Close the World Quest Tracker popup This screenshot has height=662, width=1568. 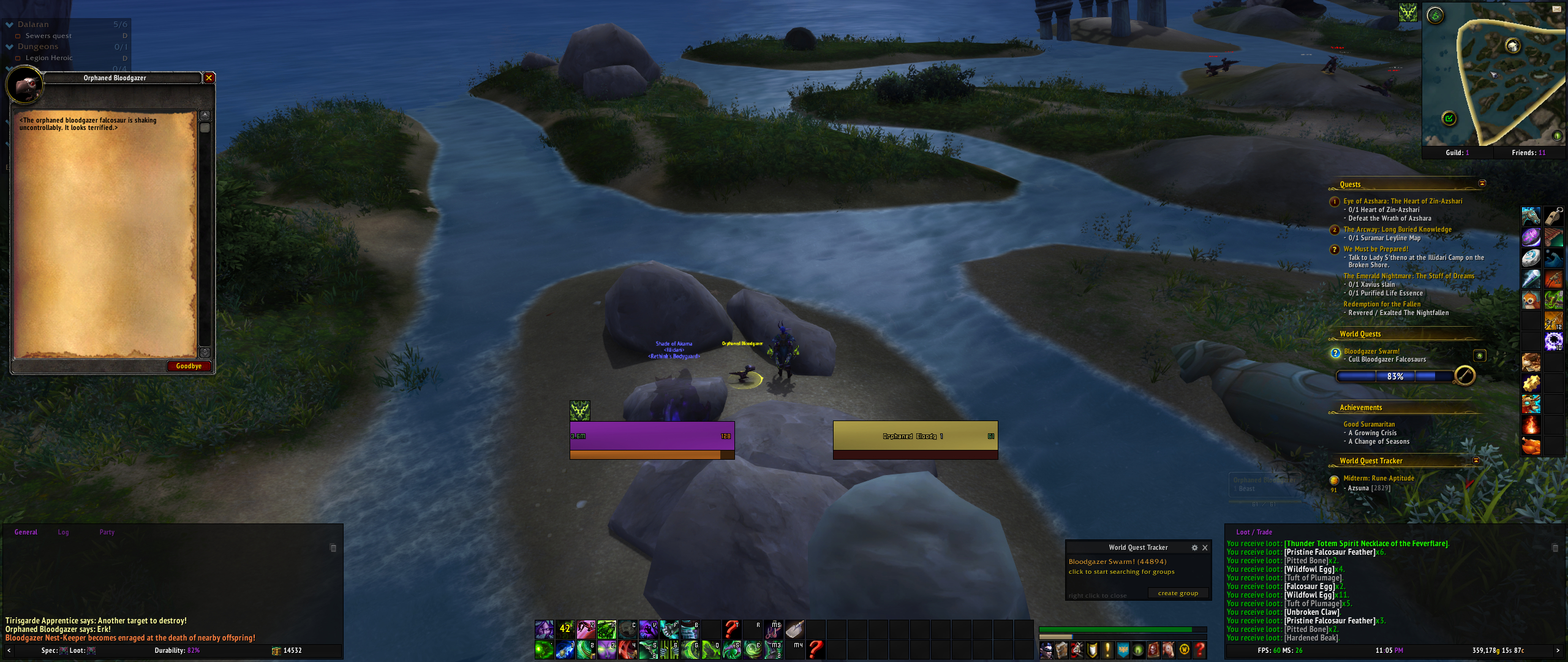coord(1205,547)
